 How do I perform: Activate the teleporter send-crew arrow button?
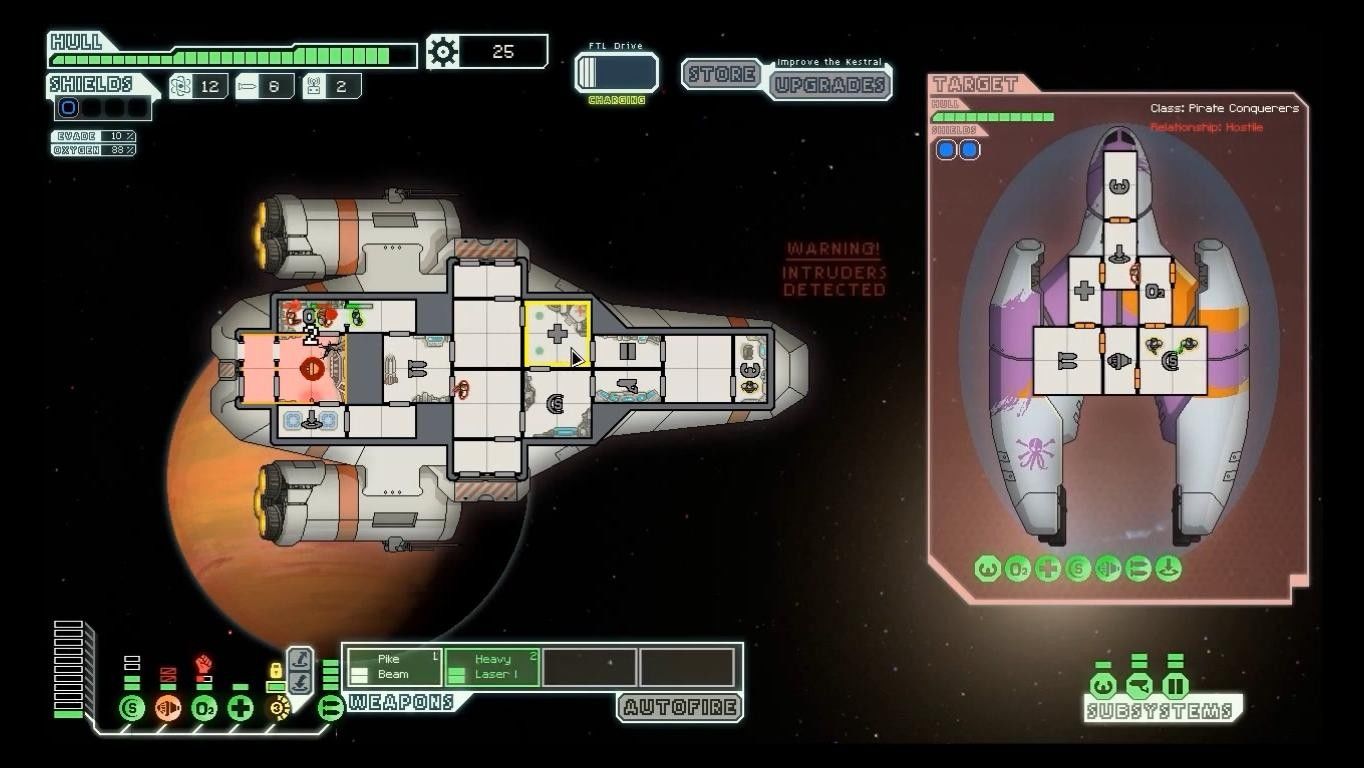[x=299, y=659]
